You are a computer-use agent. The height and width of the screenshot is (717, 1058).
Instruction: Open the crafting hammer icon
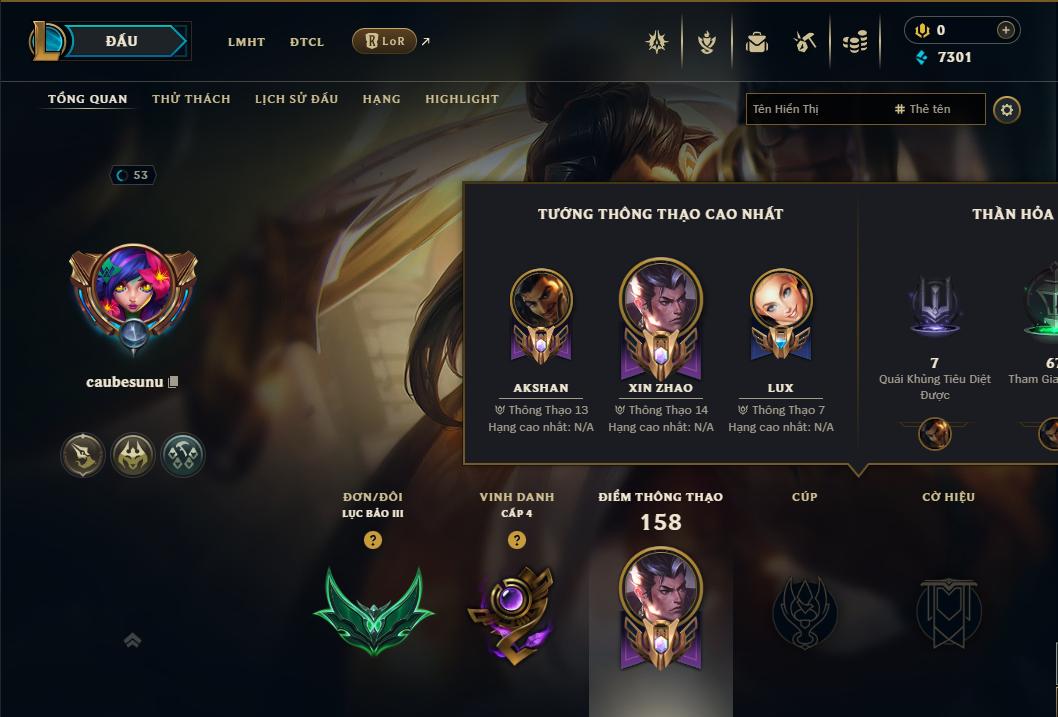coord(805,42)
